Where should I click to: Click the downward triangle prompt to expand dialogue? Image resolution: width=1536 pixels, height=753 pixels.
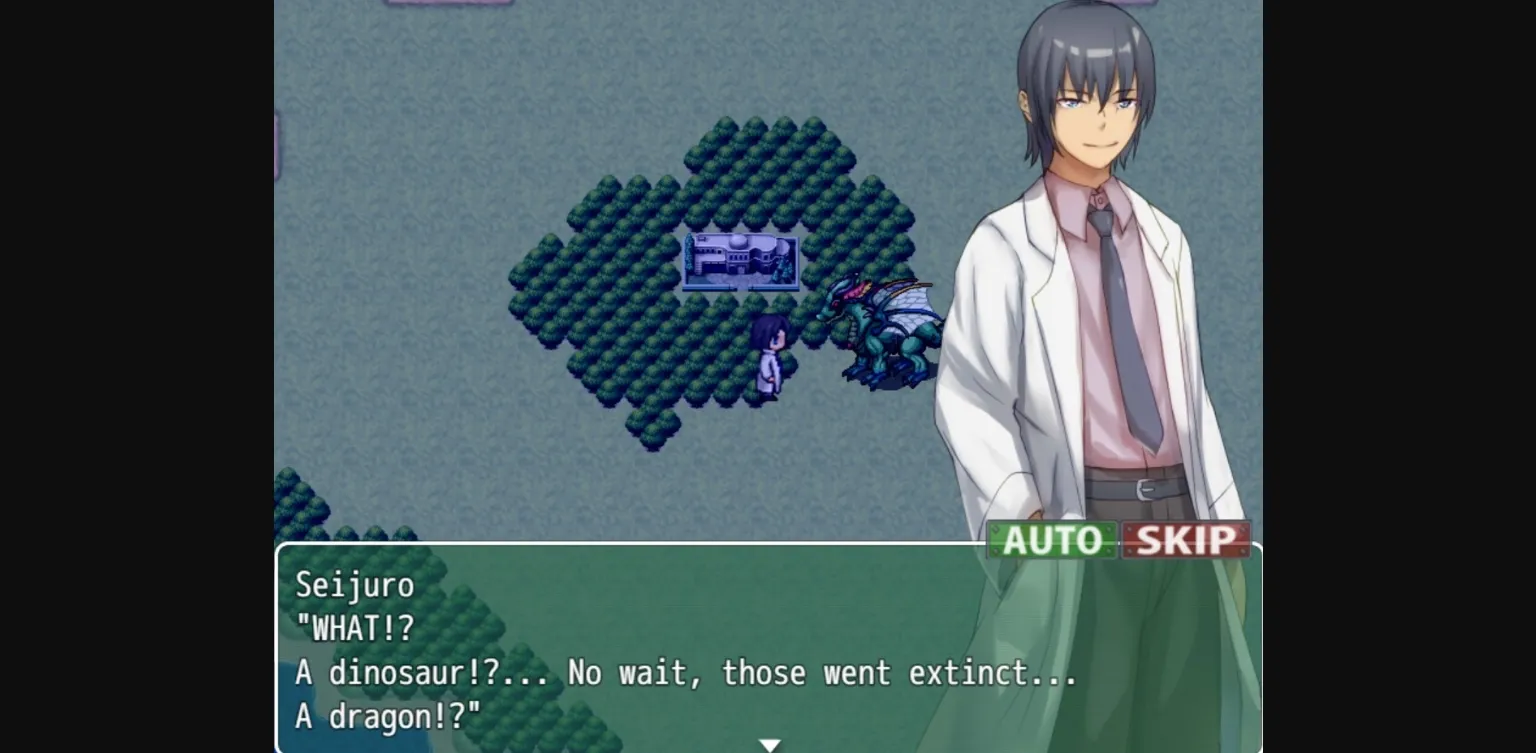pos(769,744)
